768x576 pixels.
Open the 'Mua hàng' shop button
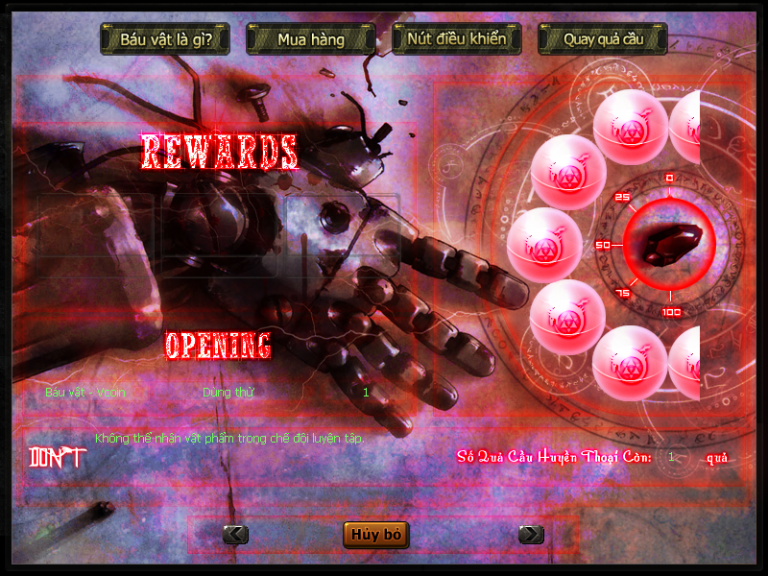(311, 40)
